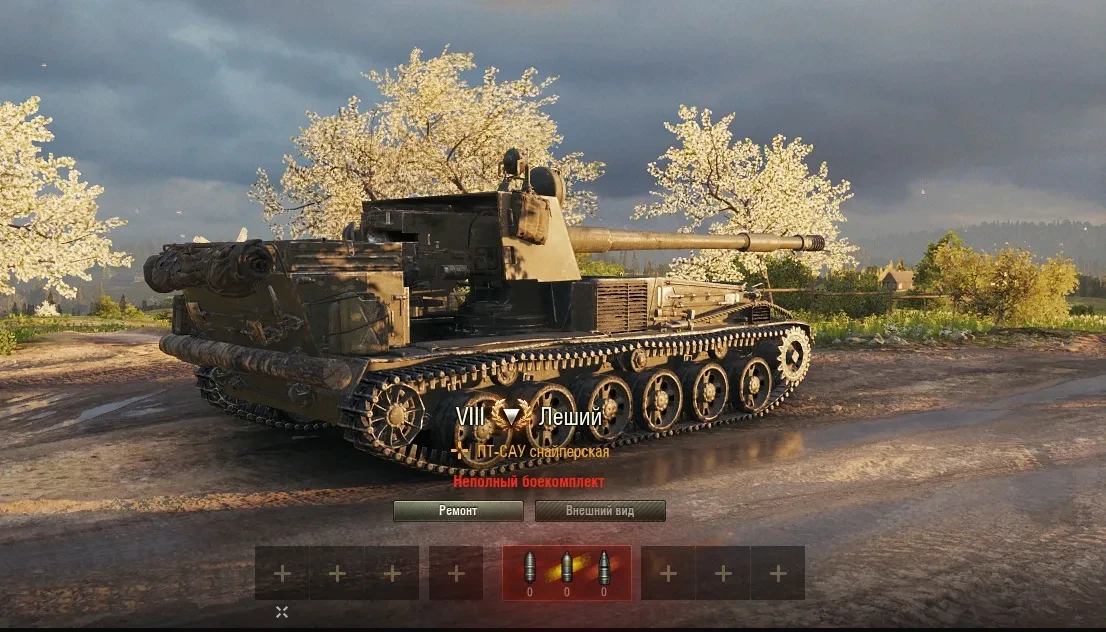Select the leftmost shell in ammo panel

(530, 570)
